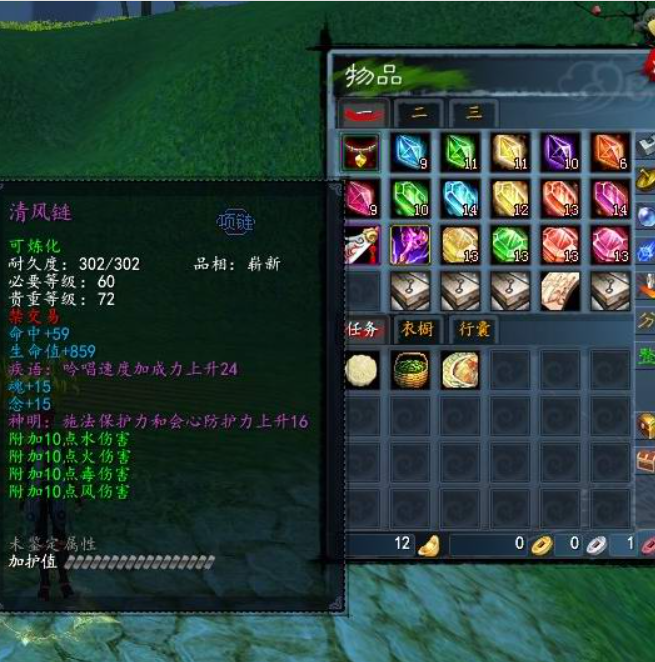
Task: Open the 行囊 travel bag tab
Action: pos(473,329)
